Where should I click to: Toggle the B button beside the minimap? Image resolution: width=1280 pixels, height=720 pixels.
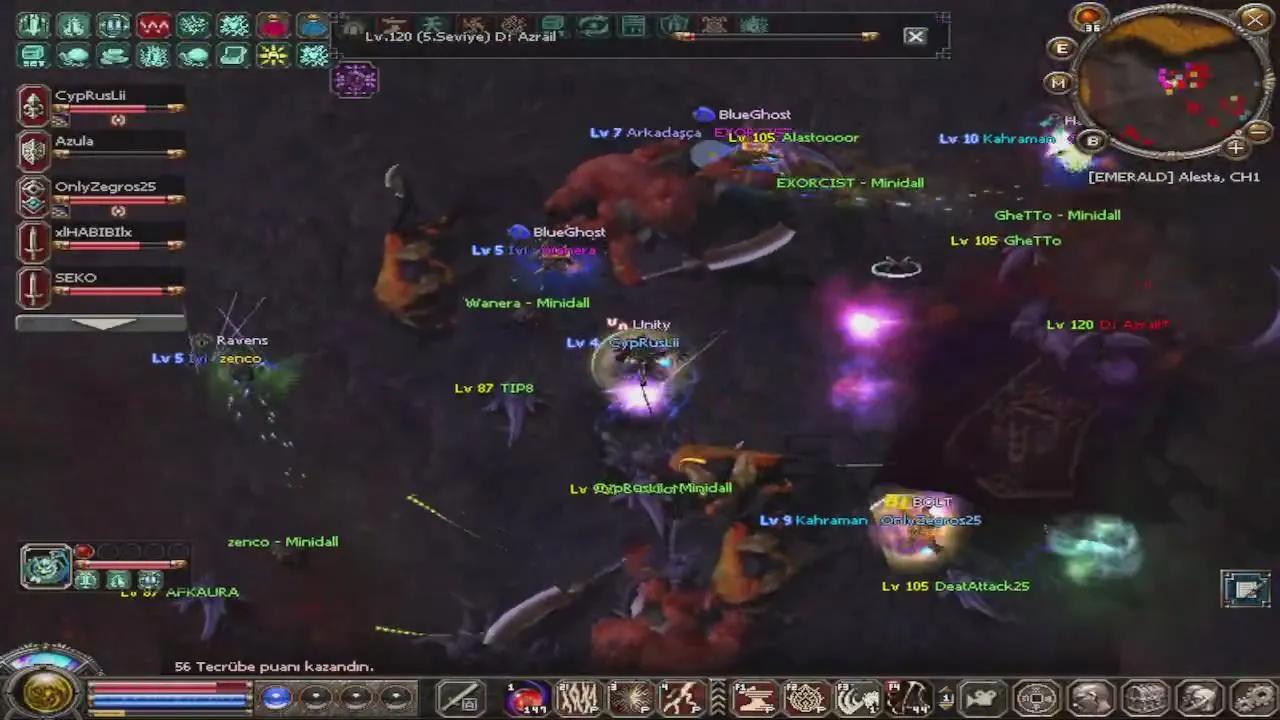(x=1094, y=139)
